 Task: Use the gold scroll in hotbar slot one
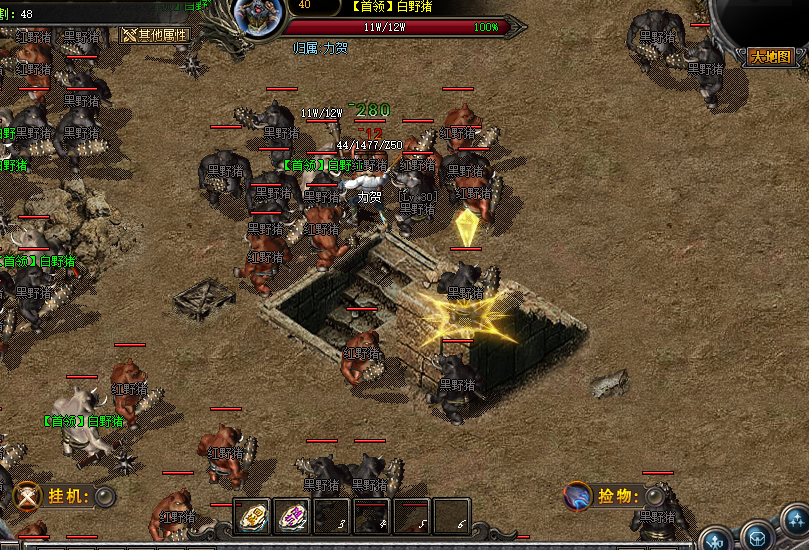tap(252, 516)
